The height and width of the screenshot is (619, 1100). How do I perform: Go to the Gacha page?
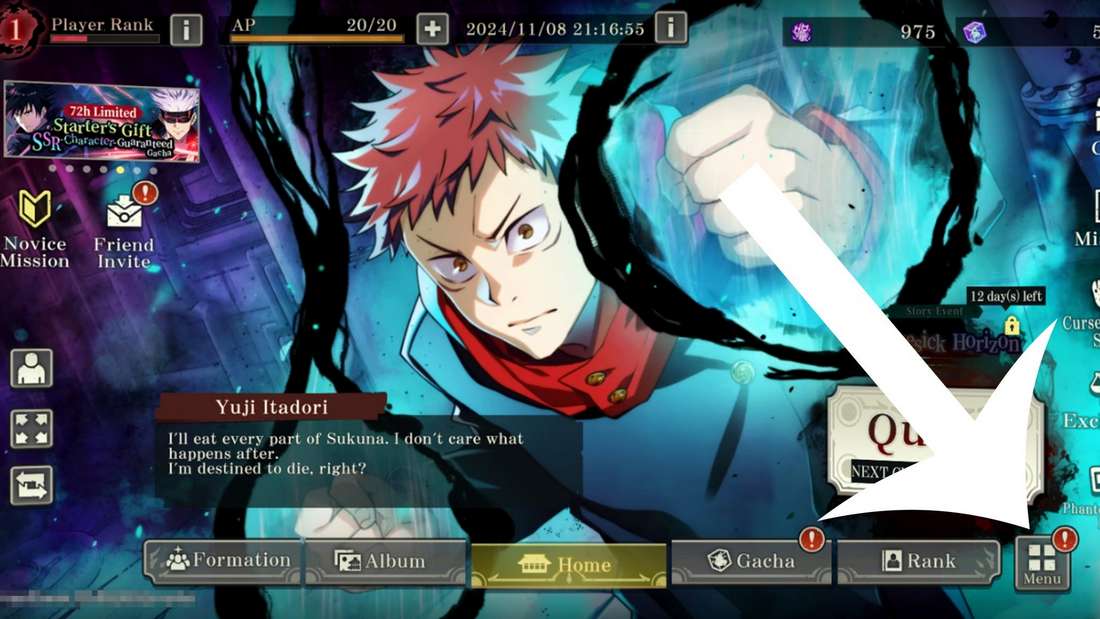pyautogui.click(x=750, y=562)
